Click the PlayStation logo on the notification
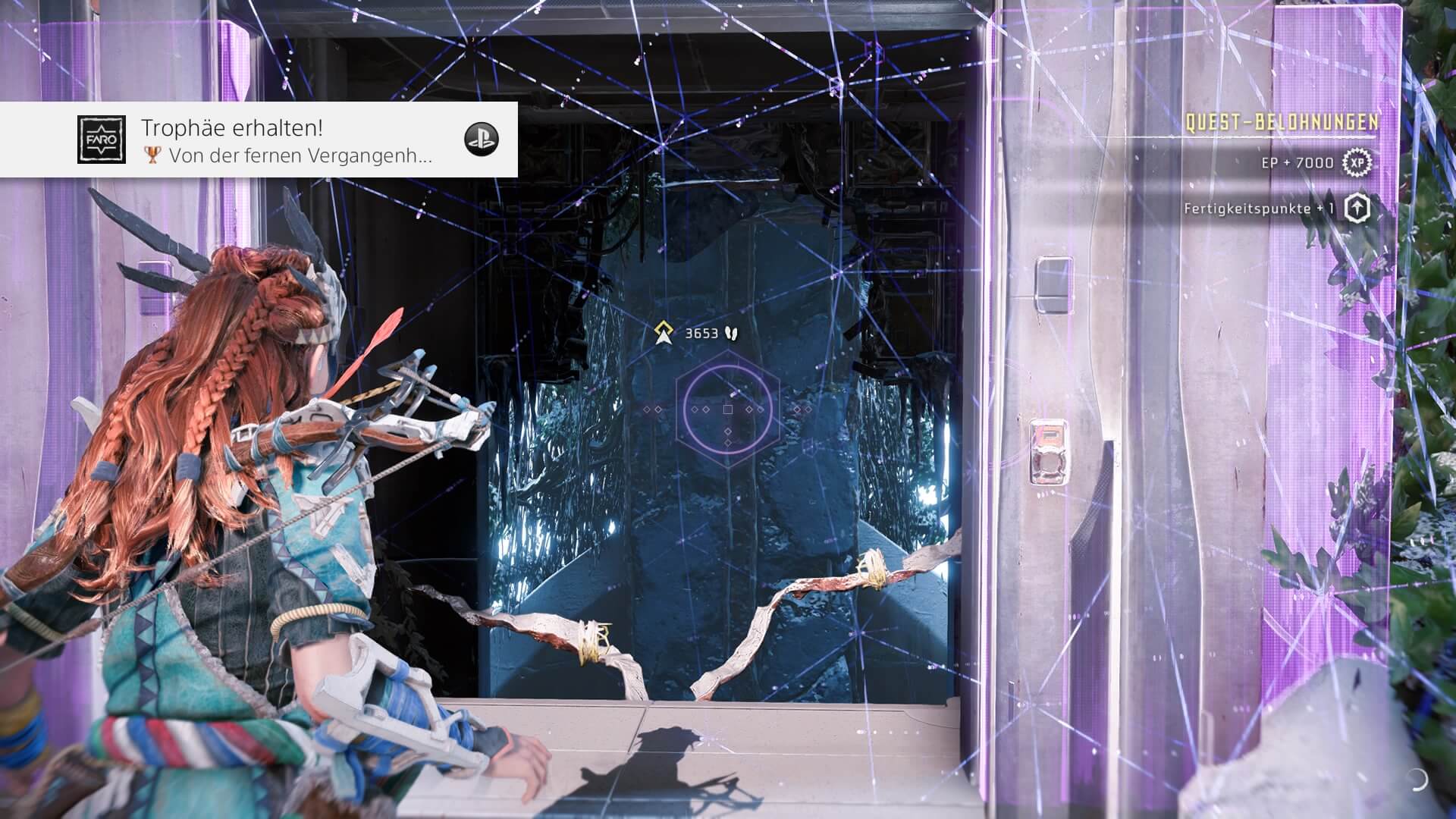 pos(481,140)
